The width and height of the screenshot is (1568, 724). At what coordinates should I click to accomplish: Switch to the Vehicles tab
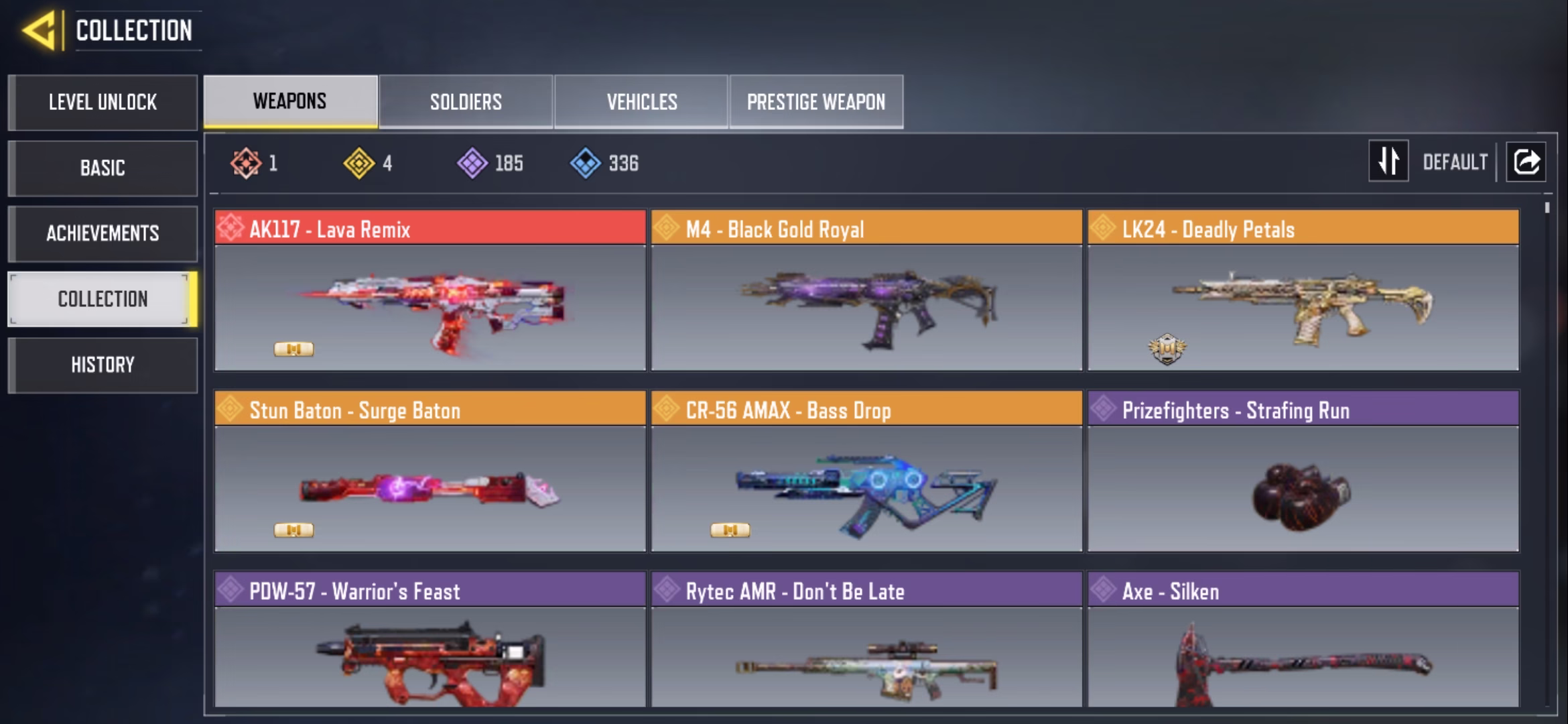[641, 102]
